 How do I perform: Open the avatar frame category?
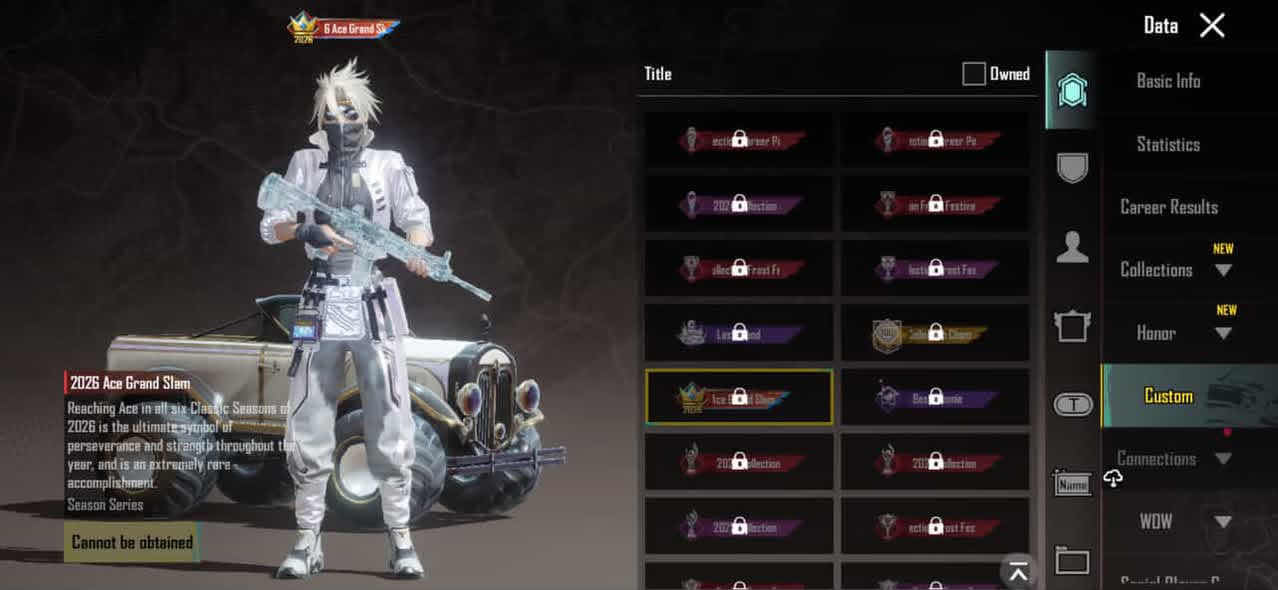coord(1072,325)
